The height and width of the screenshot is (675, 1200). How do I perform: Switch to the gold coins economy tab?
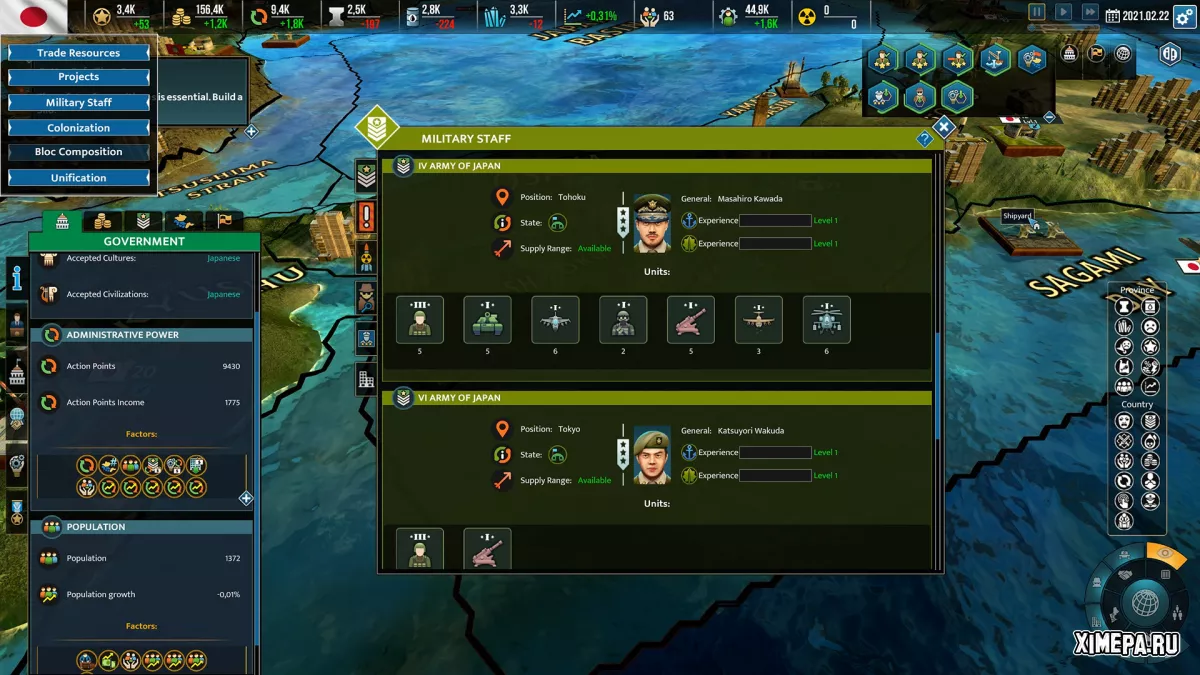coord(102,221)
